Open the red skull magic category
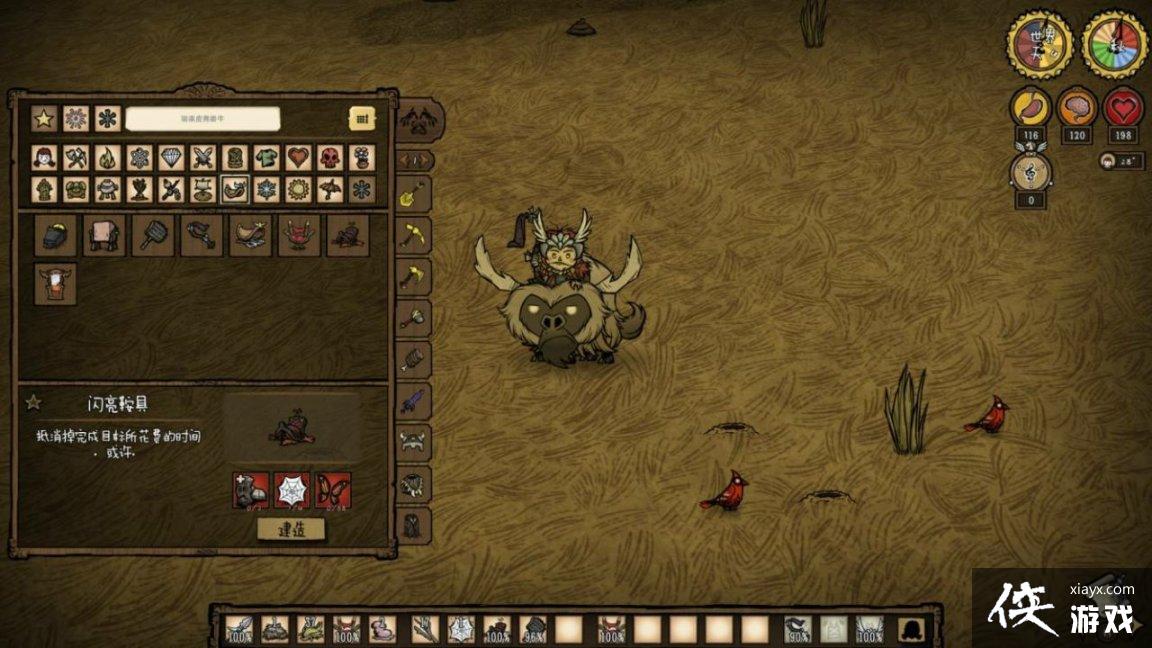1152x648 pixels. pyautogui.click(x=330, y=158)
